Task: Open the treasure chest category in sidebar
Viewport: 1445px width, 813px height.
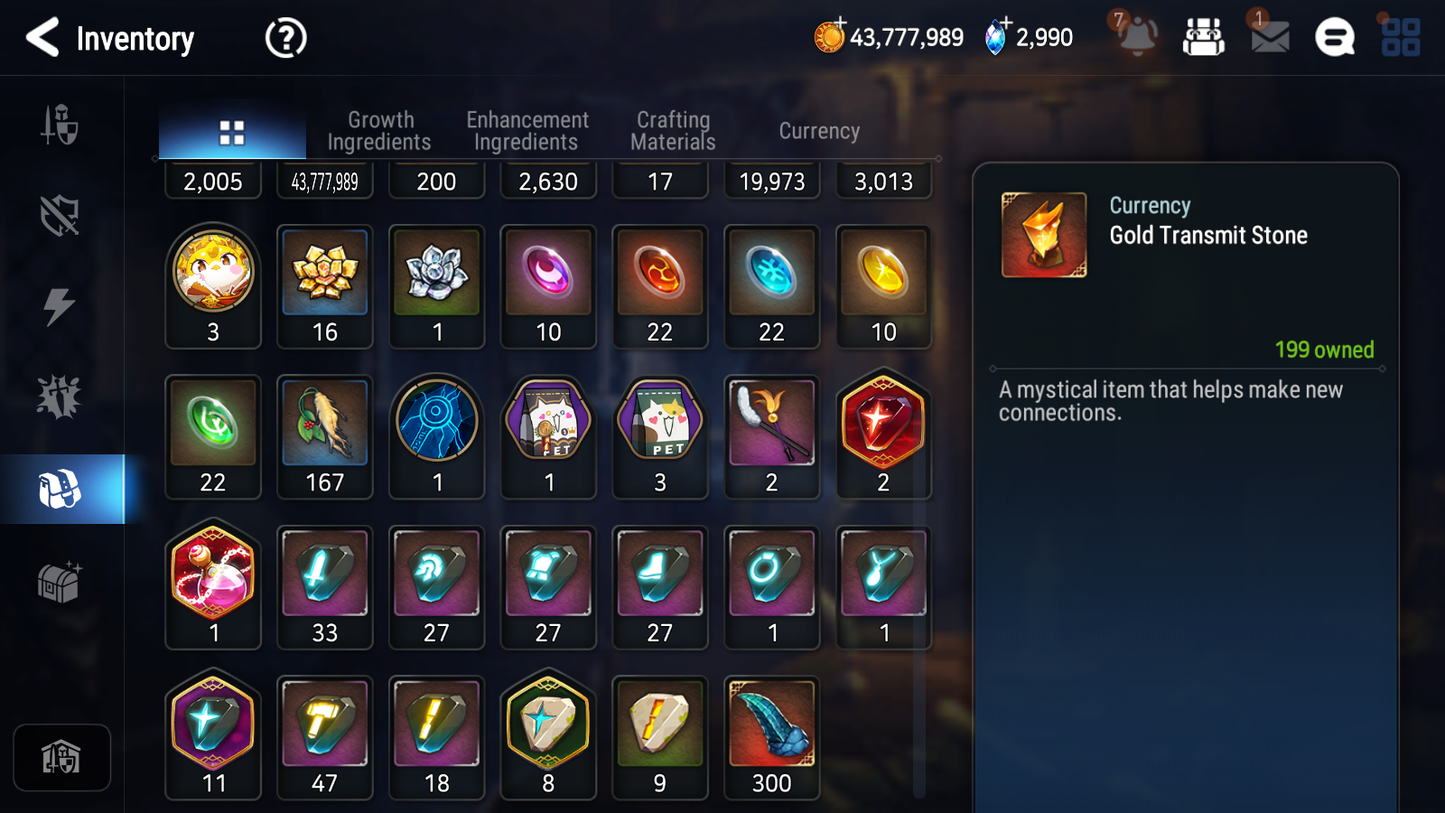Action: [x=60, y=581]
